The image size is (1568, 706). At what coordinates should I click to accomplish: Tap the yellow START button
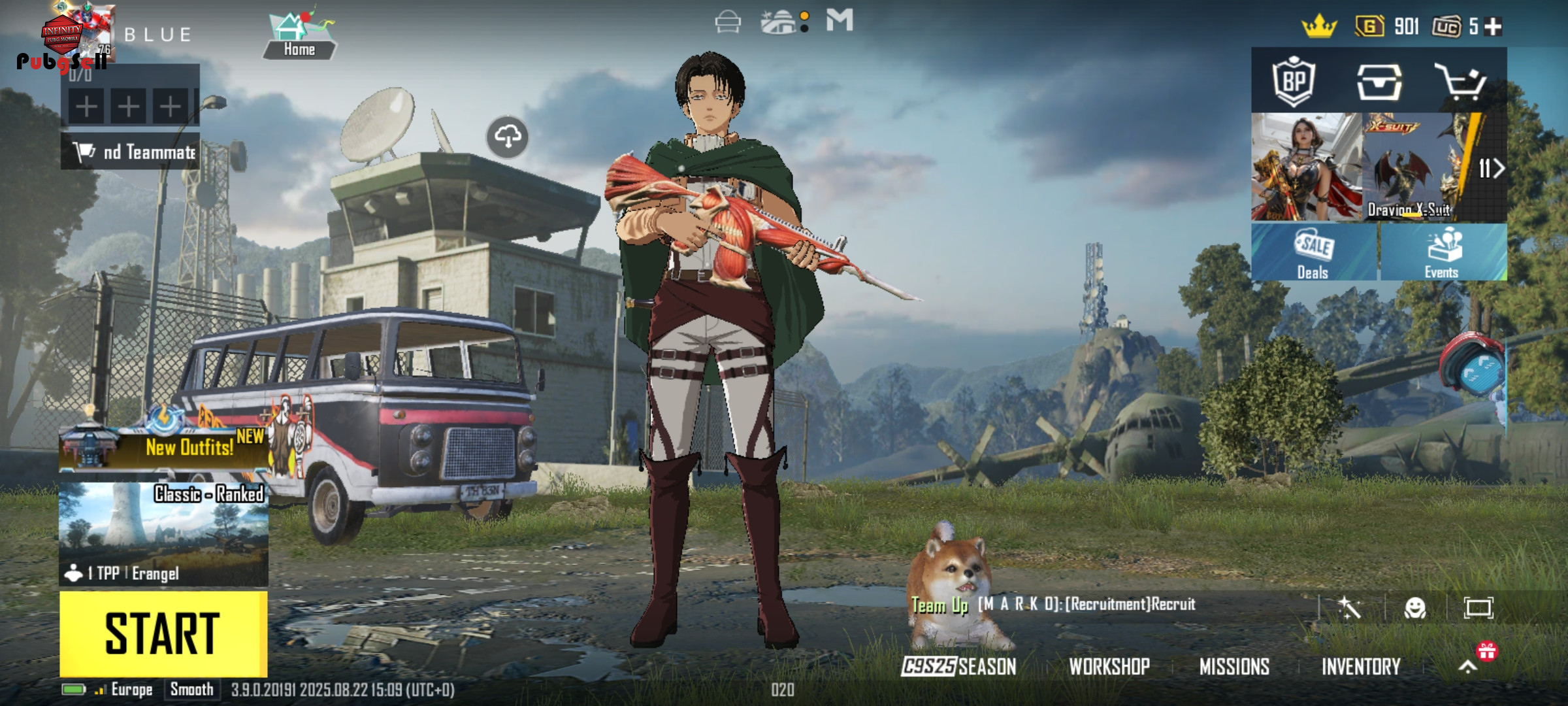(x=163, y=633)
